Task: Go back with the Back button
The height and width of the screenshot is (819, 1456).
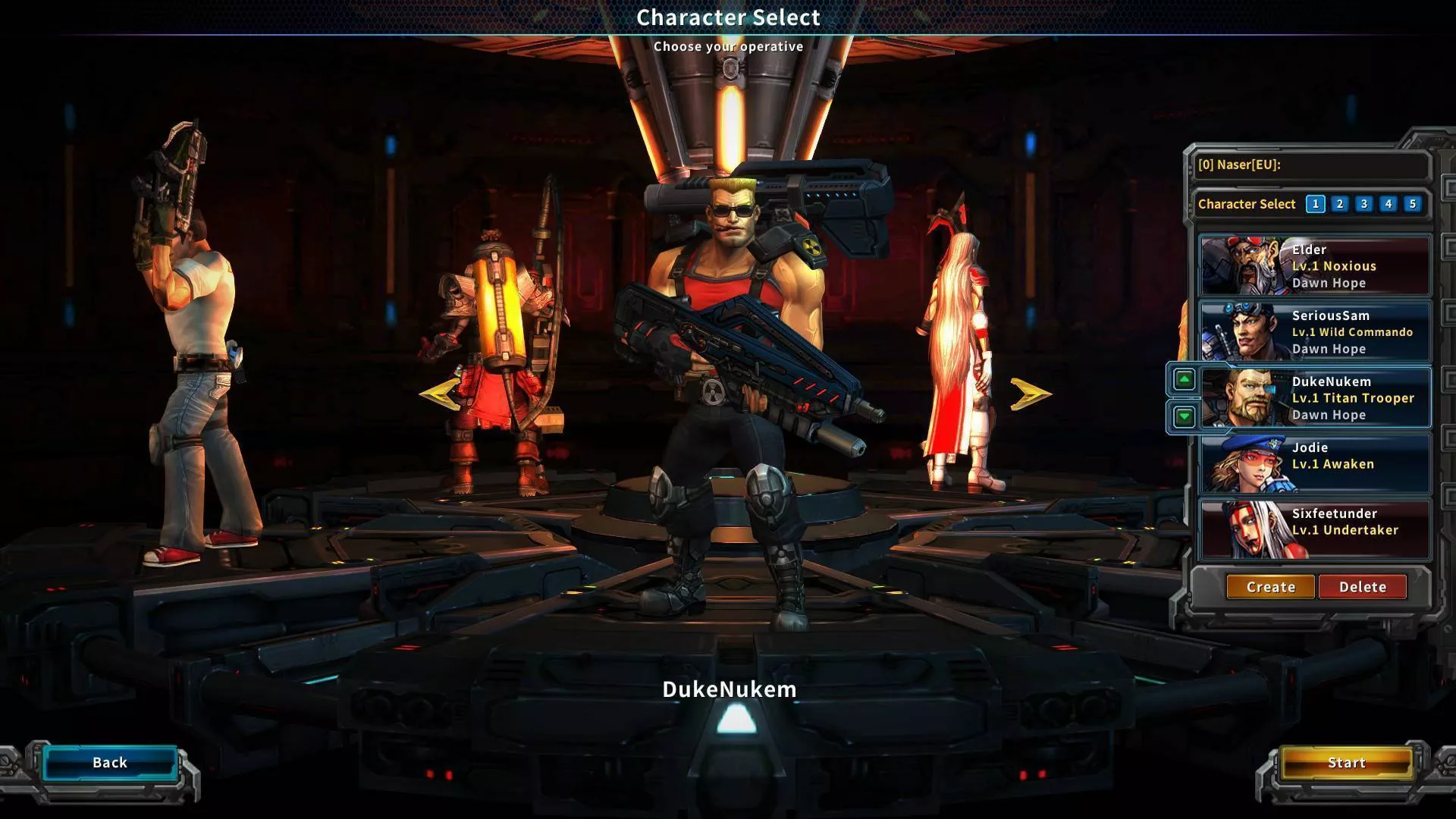Action: pos(110,763)
